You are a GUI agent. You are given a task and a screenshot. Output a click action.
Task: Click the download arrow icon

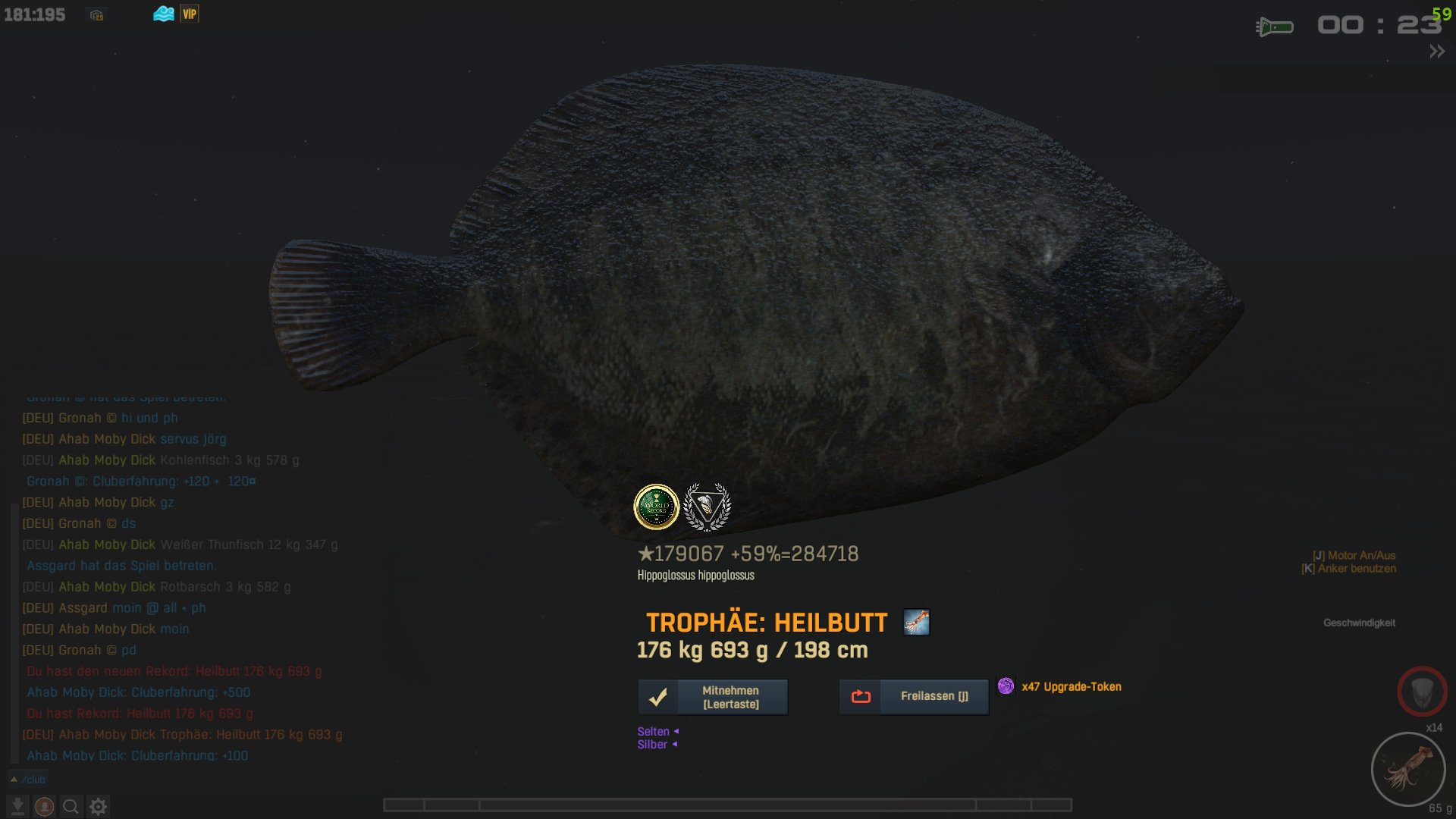pos(17,806)
